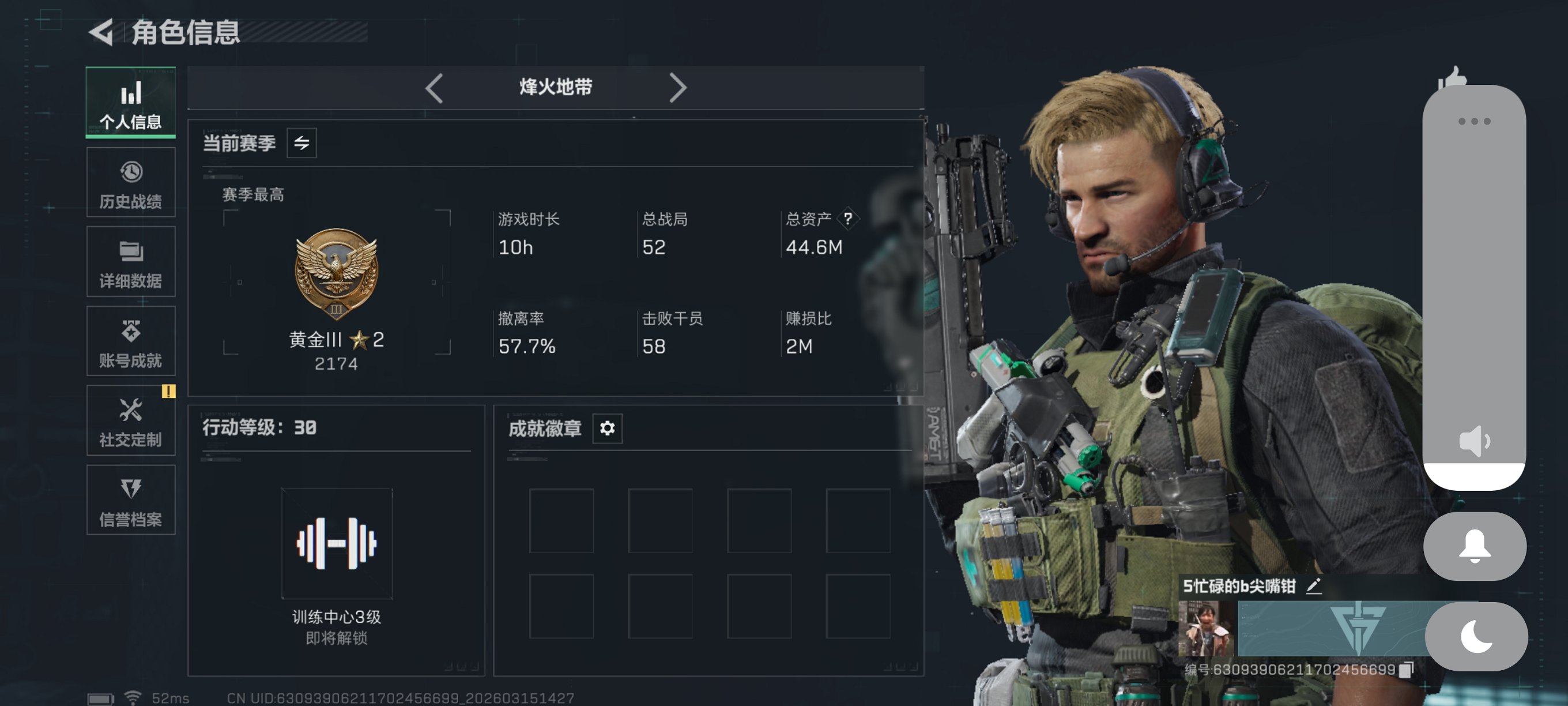
Task: Open 信誉档案 with the shield icon
Action: pyautogui.click(x=130, y=487)
